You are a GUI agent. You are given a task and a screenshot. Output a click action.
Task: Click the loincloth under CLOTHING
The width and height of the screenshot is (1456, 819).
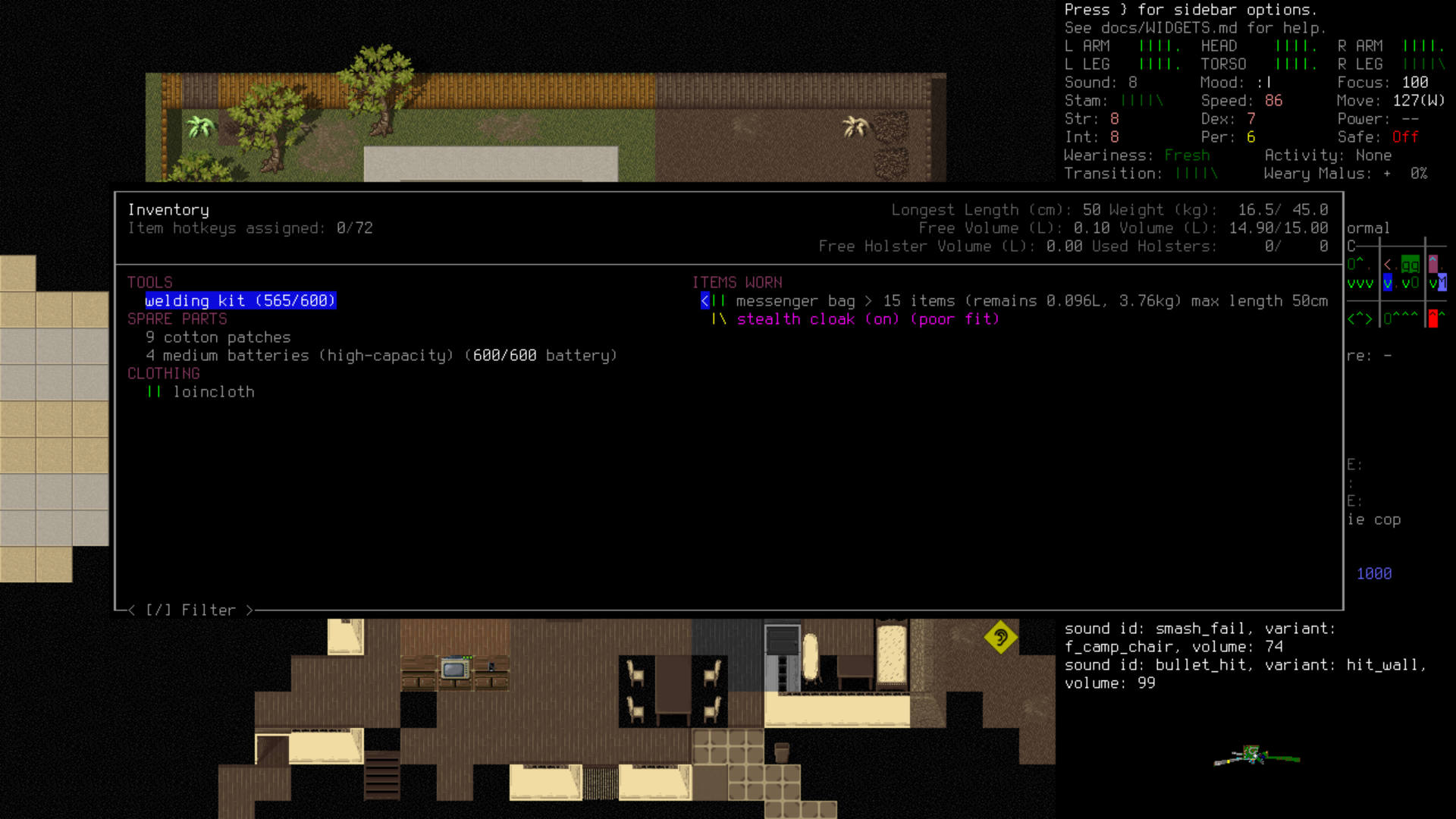(215, 391)
